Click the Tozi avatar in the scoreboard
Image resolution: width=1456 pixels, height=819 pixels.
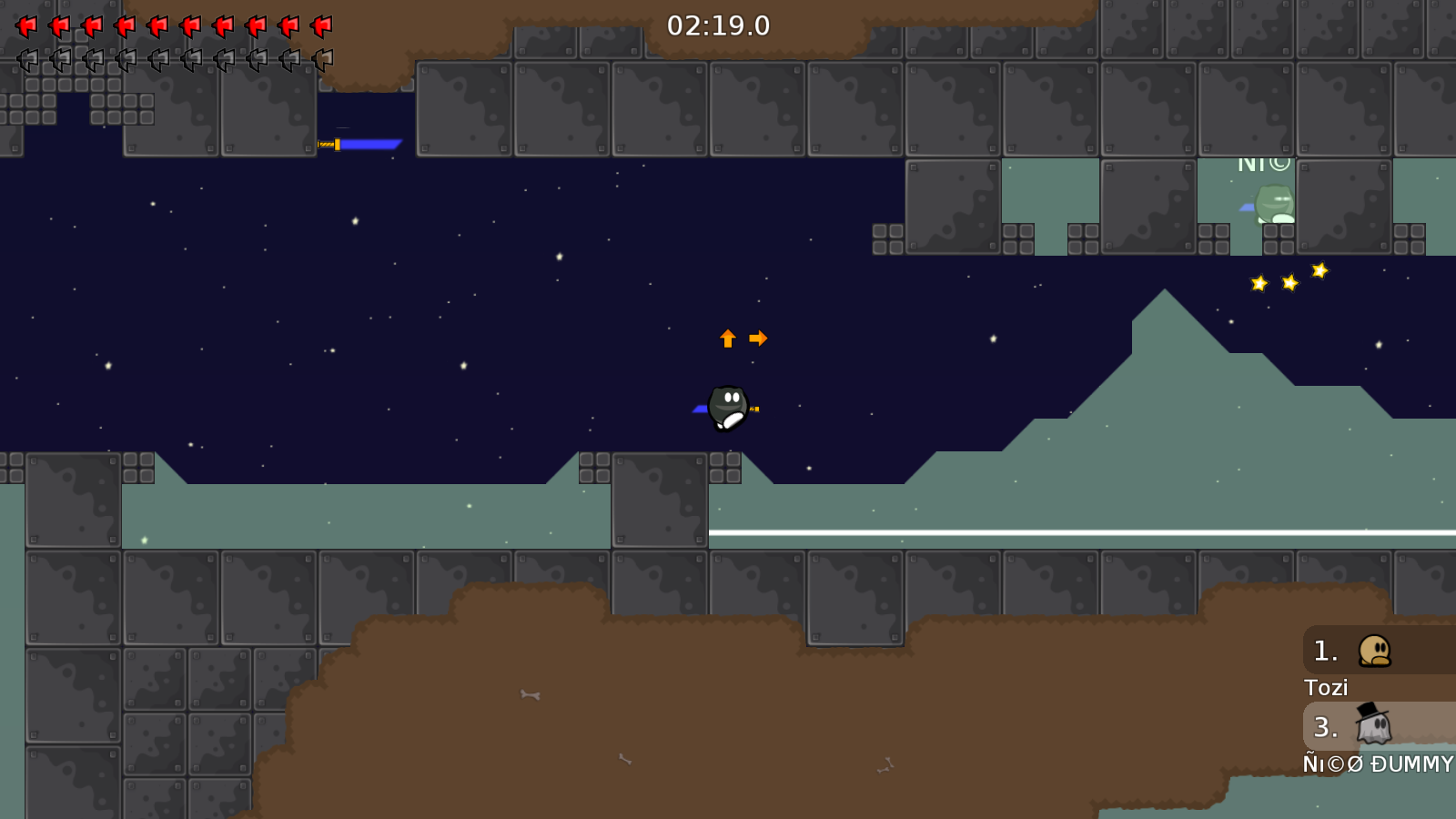1374,651
